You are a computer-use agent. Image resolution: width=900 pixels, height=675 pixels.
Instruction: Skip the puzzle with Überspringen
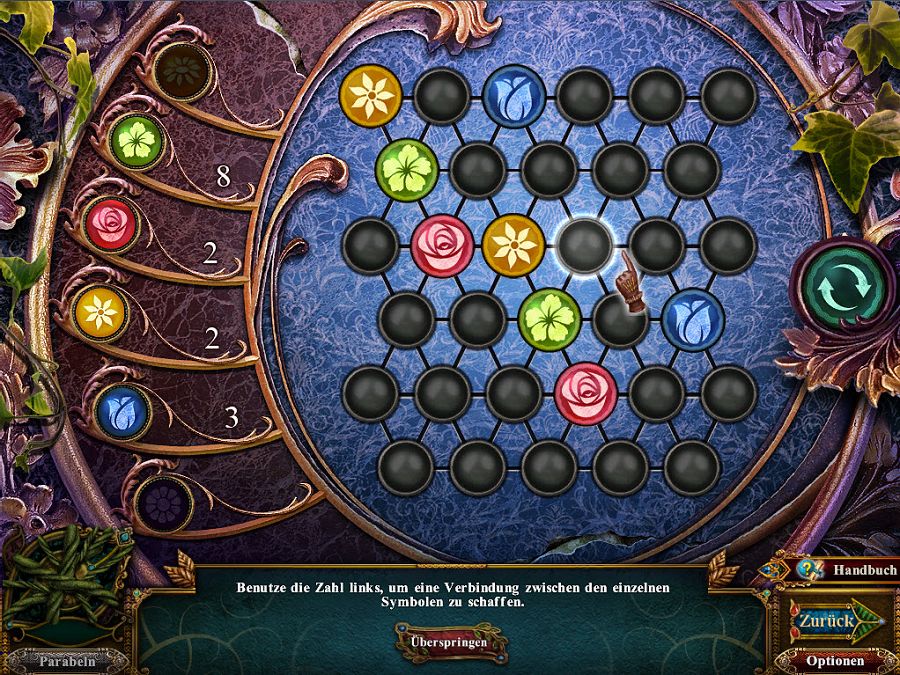(x=450, y=641)
